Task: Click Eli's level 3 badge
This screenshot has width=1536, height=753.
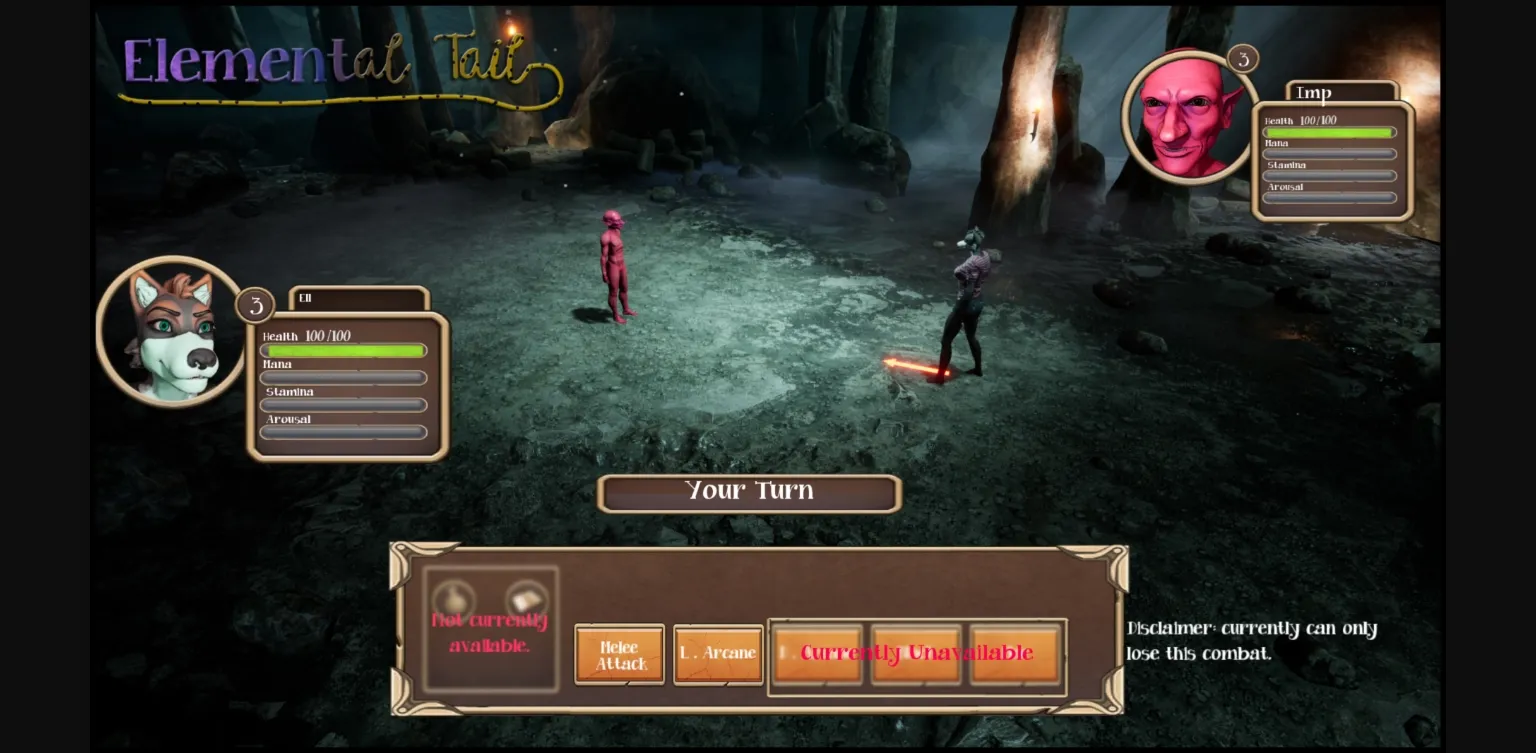Action: [255, 306]
